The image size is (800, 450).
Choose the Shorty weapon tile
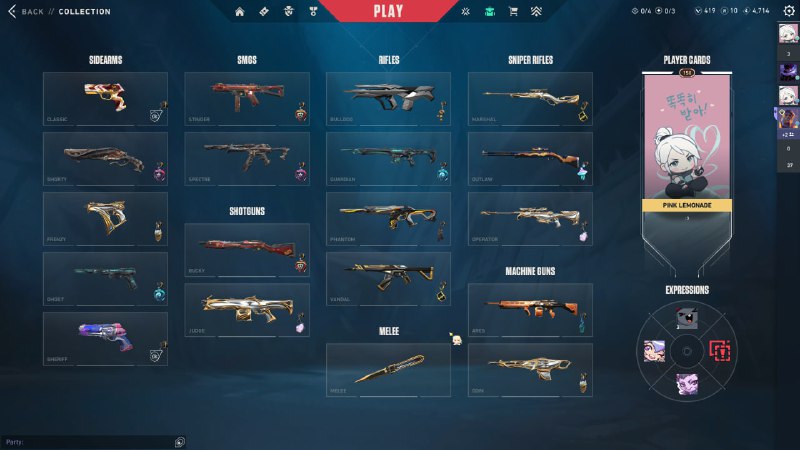coord(105,158)
